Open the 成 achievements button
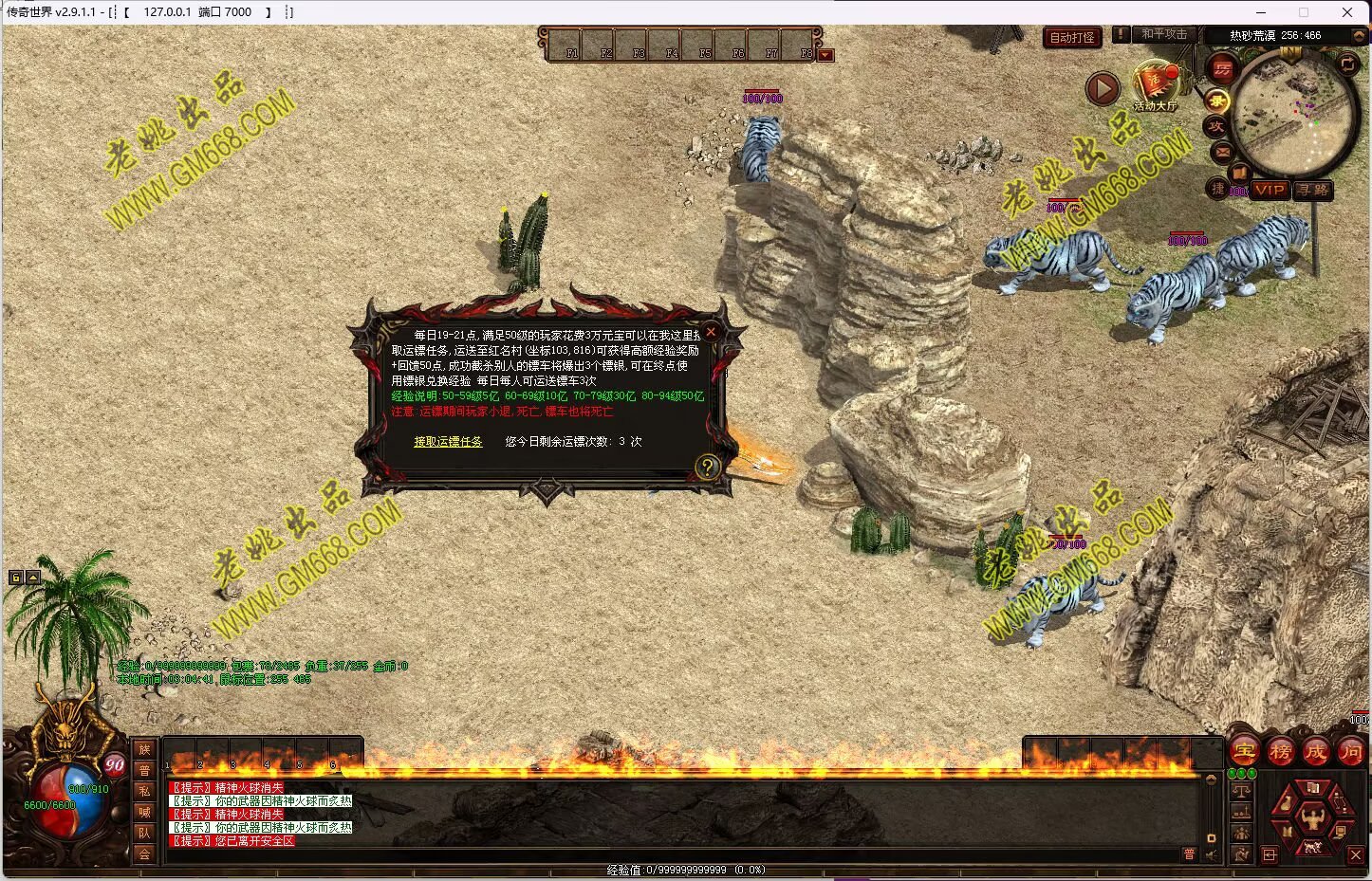 1315,752
